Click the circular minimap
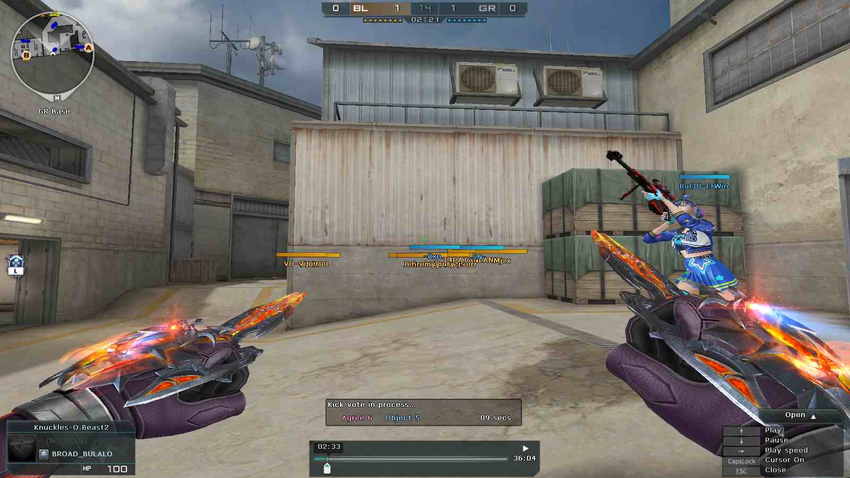 point(52,53)
